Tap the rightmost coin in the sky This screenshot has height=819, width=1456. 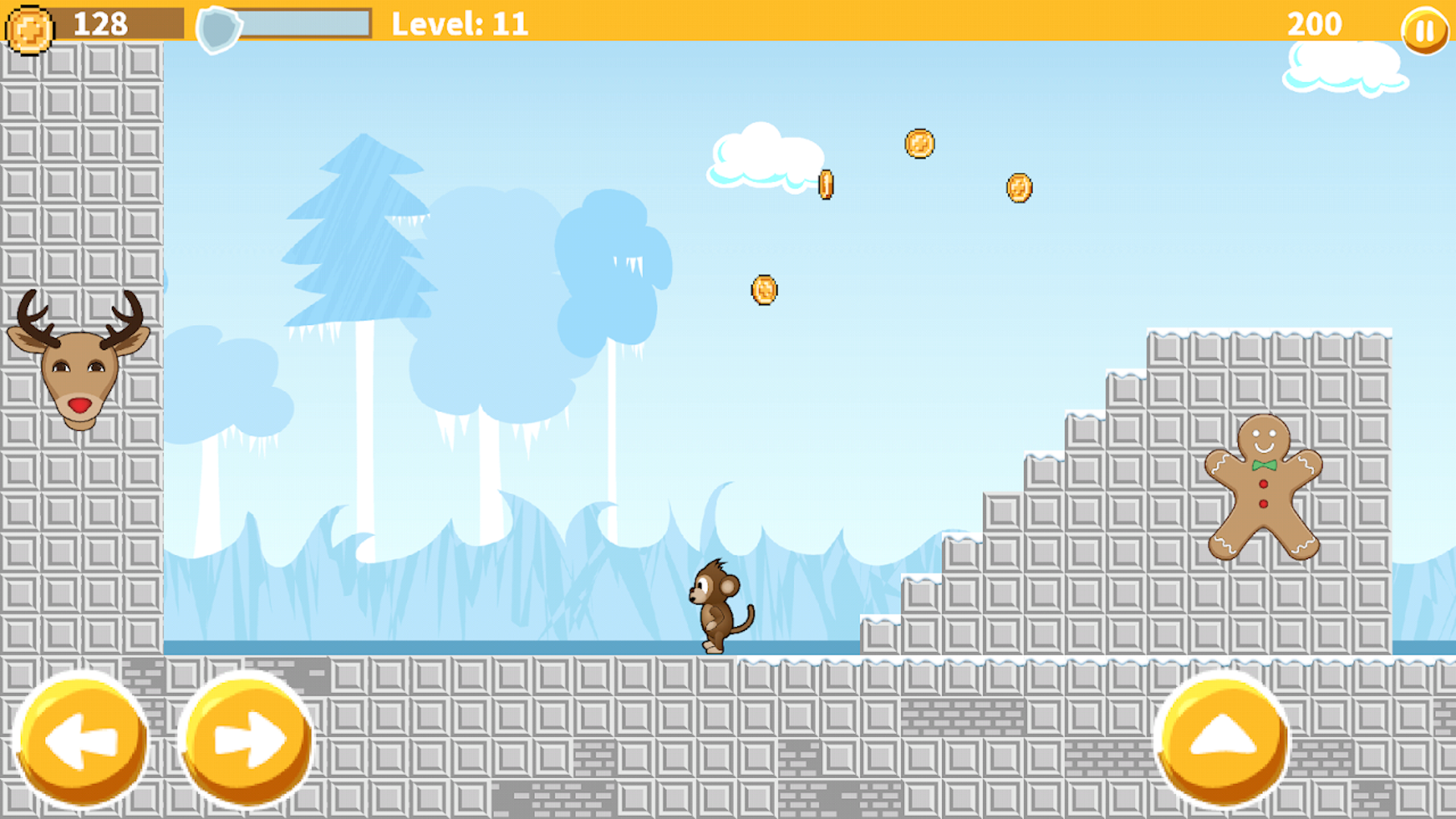click(1018, 187)
